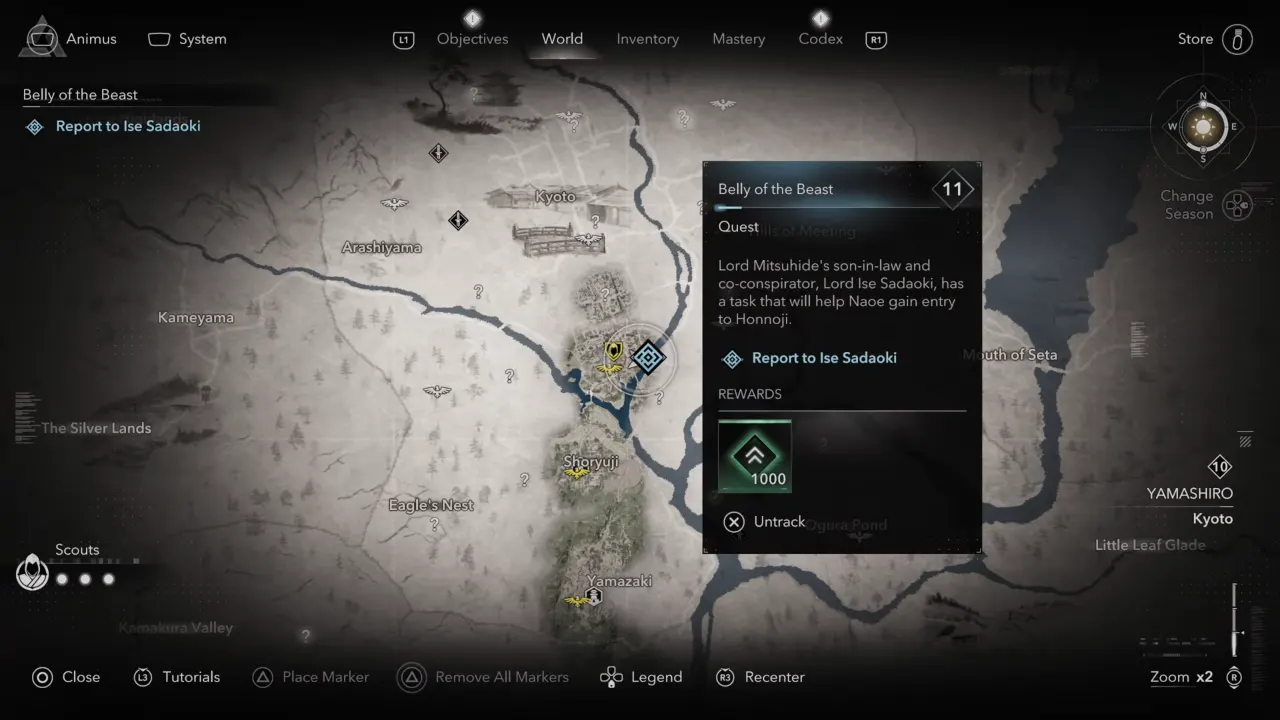1280x720 pixels.
Task: Adjust the Zoom x2 control
Action: coord(1181,677)
